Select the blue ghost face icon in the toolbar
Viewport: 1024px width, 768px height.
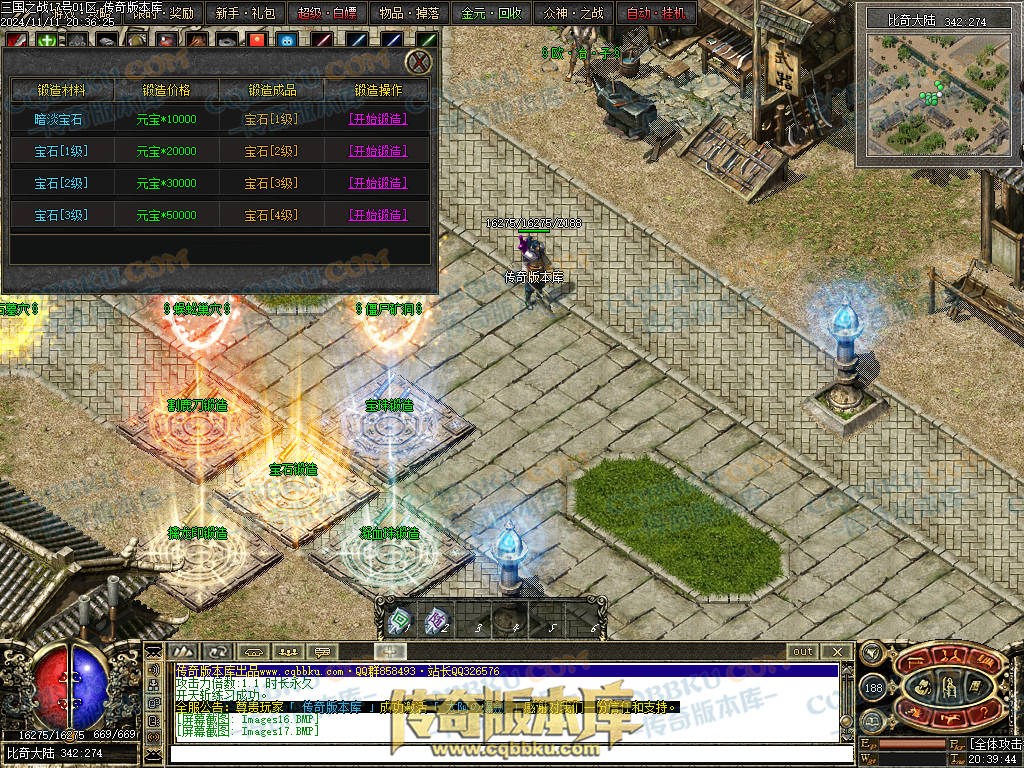(x=288, y=41)
